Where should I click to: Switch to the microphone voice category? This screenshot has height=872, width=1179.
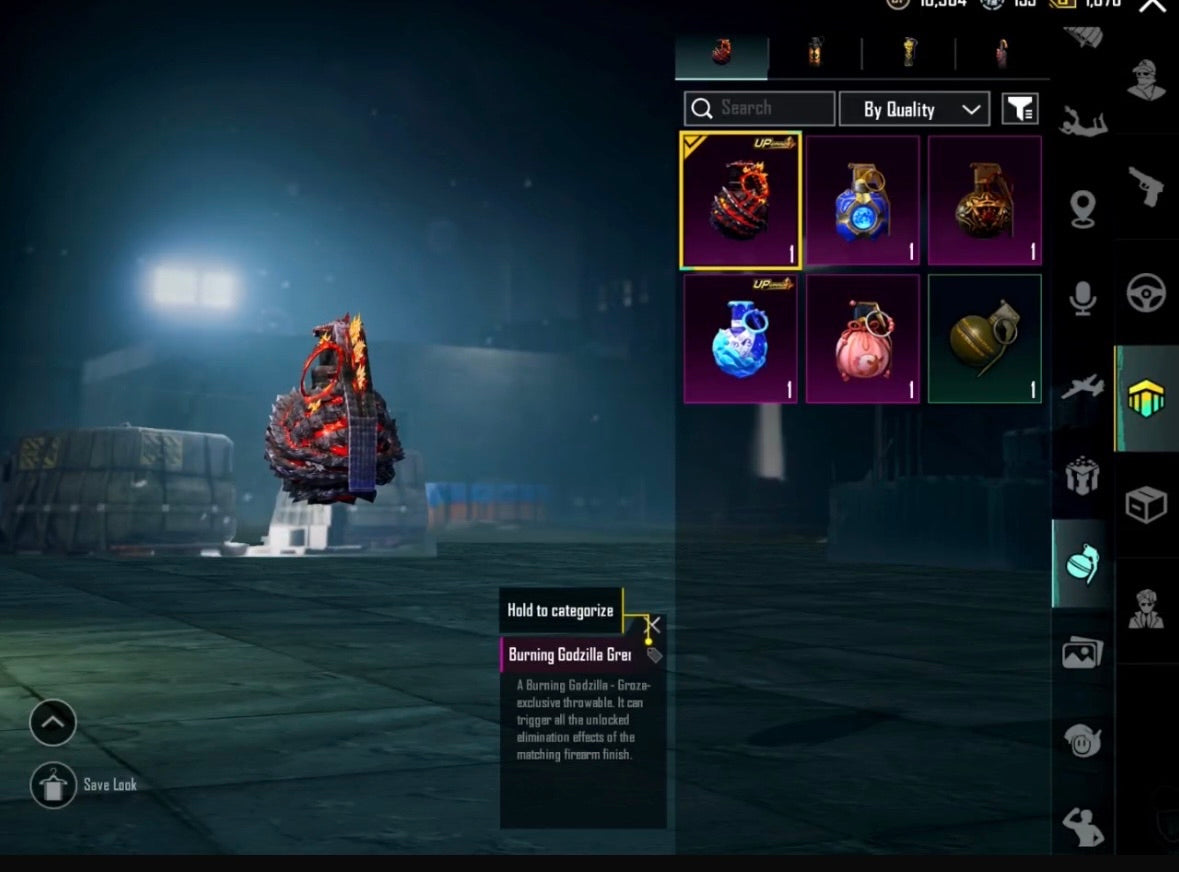click(1082, 298)
